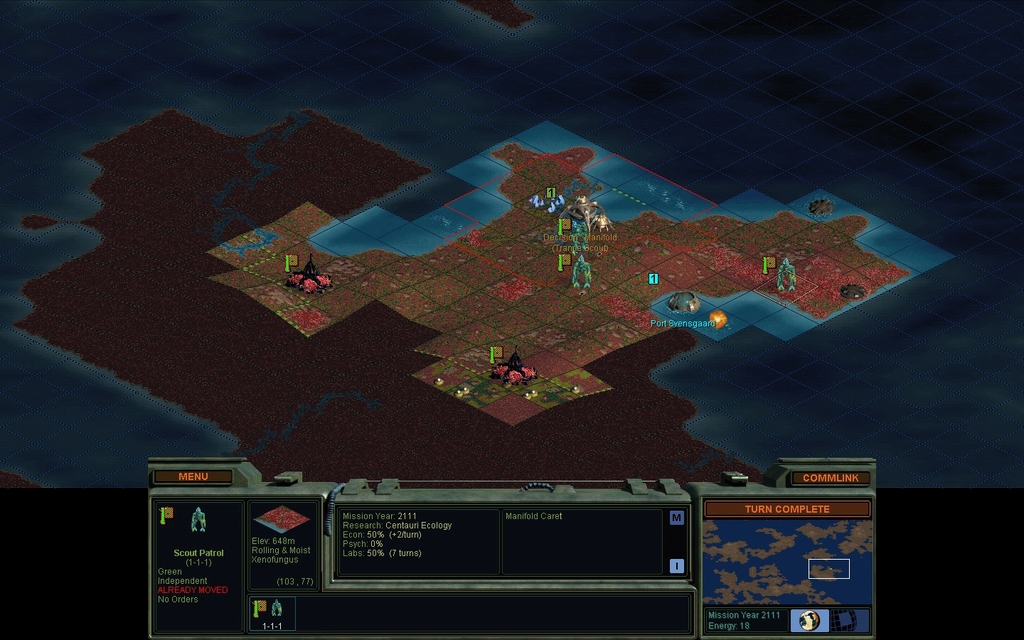
Task: Open the Decision Manifold base
Action: 582,212
